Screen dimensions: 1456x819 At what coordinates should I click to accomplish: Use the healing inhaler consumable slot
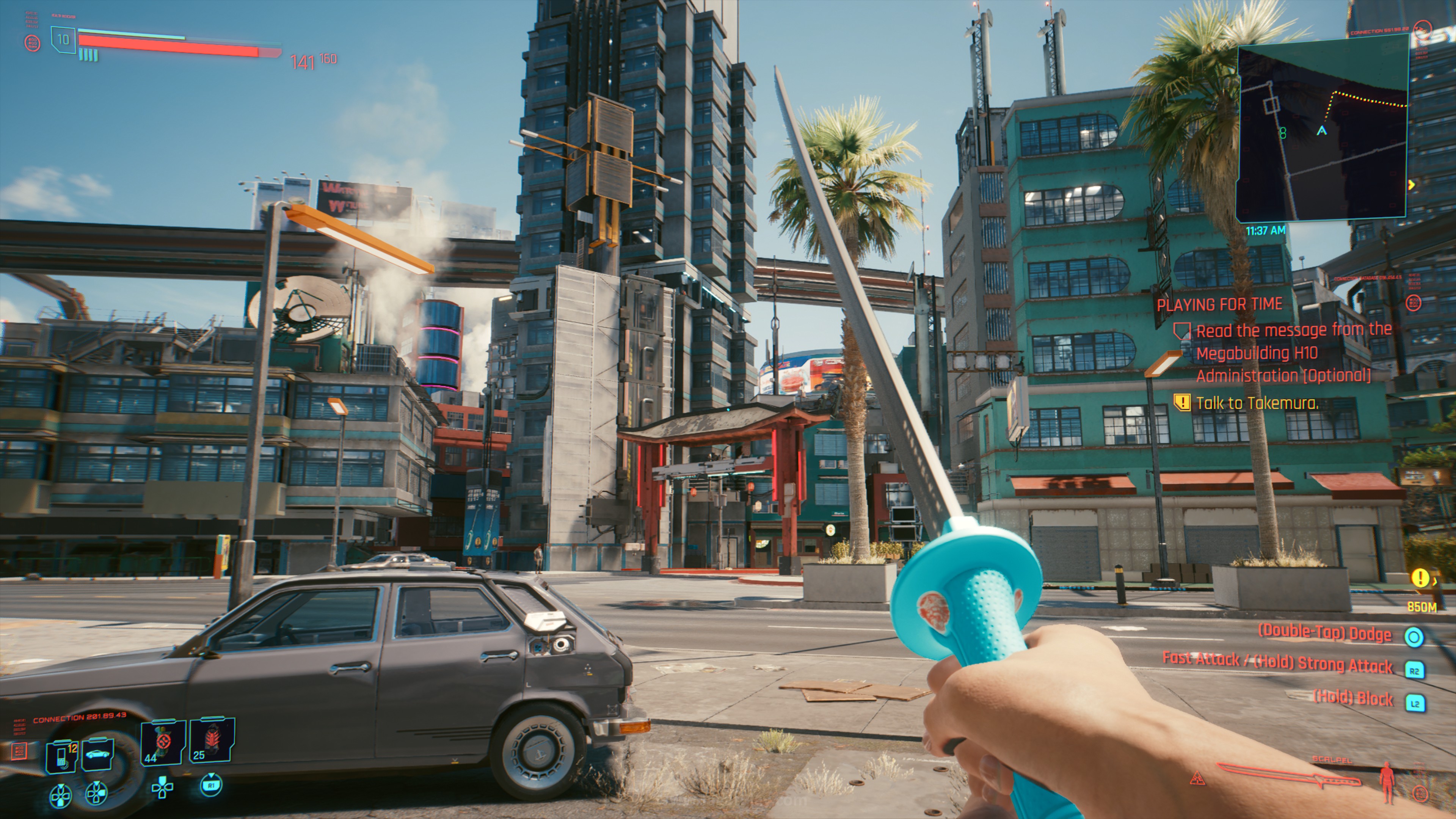coord(163,742)
